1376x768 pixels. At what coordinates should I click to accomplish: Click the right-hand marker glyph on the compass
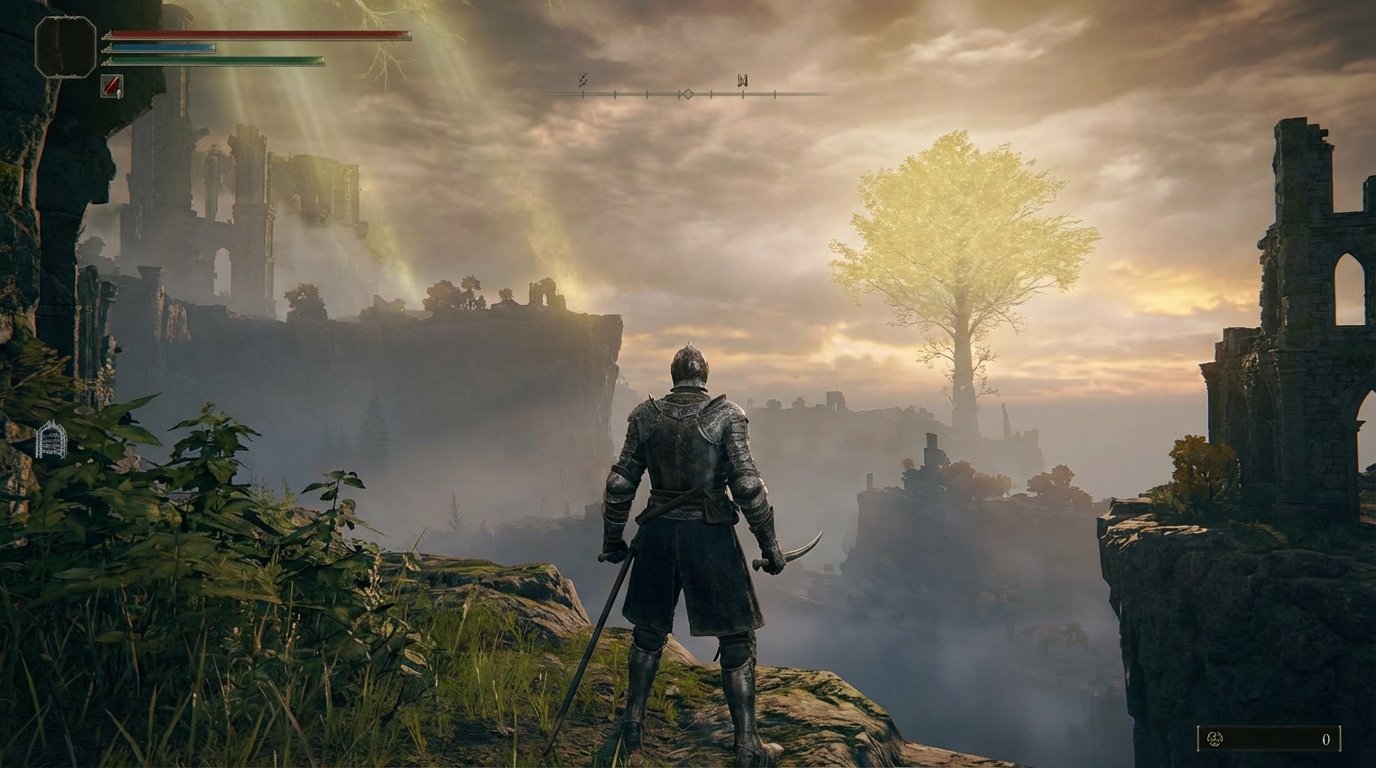point(742,79)
